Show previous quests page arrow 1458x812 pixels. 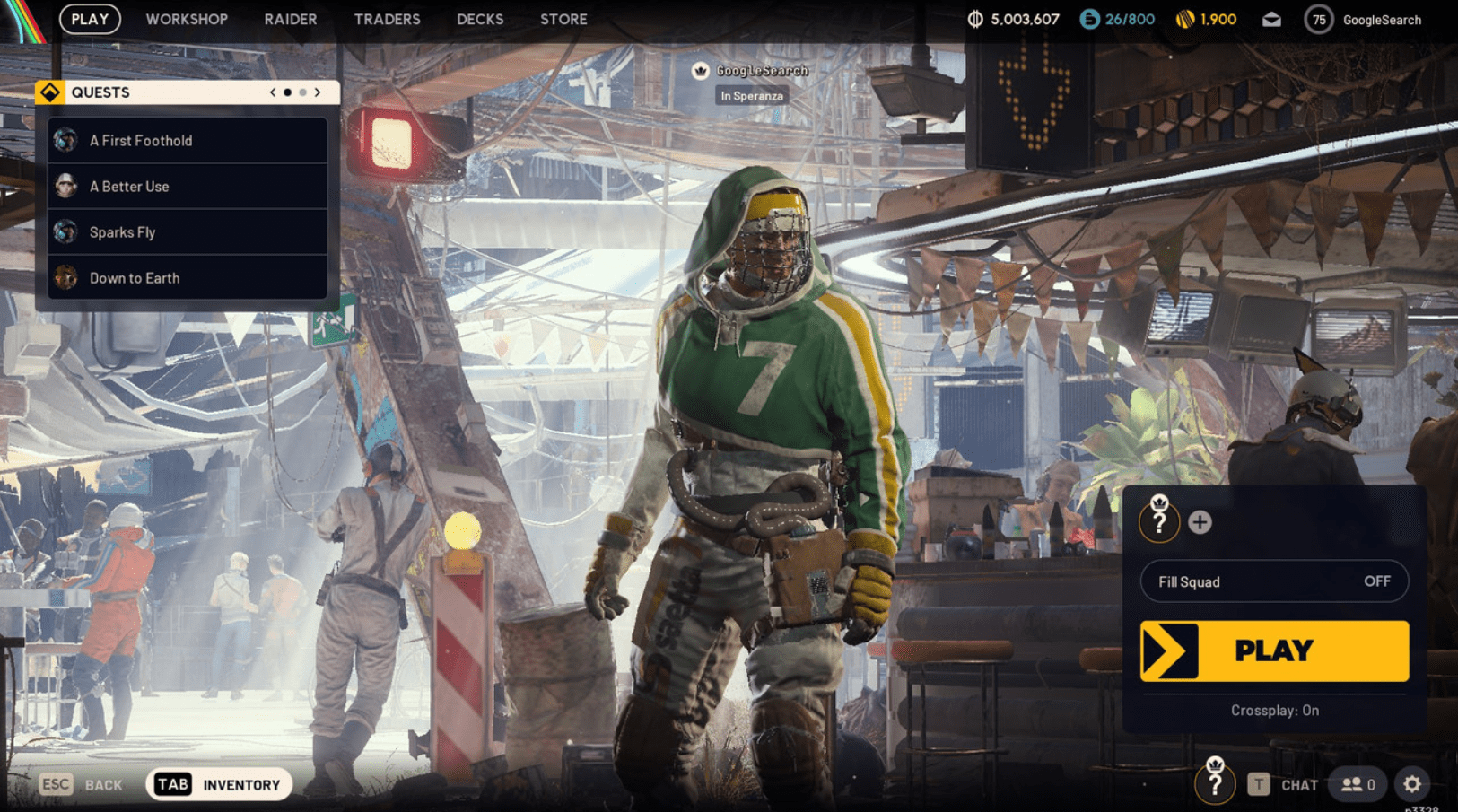273,92
